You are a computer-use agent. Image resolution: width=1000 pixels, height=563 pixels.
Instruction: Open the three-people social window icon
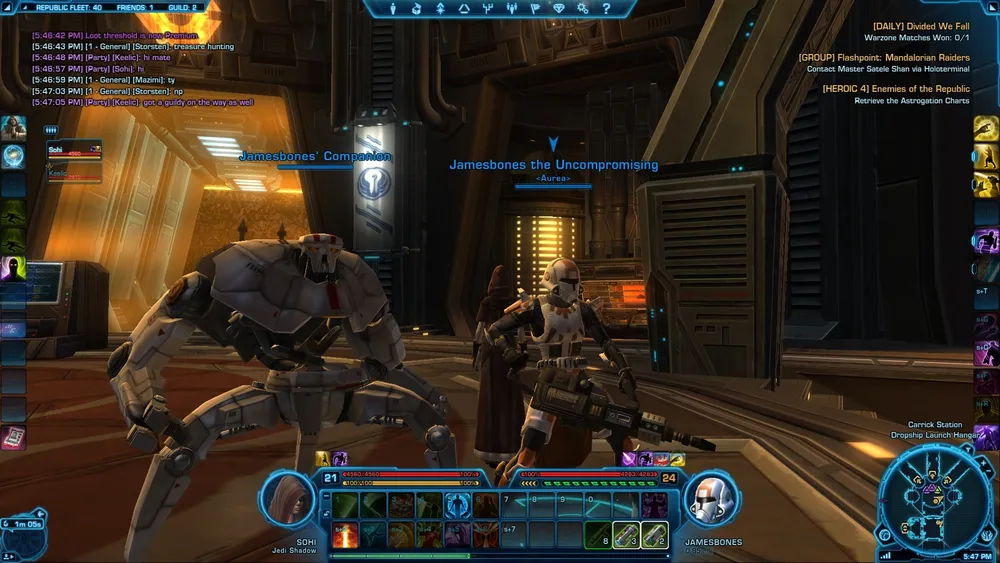(x=513, y=9)
